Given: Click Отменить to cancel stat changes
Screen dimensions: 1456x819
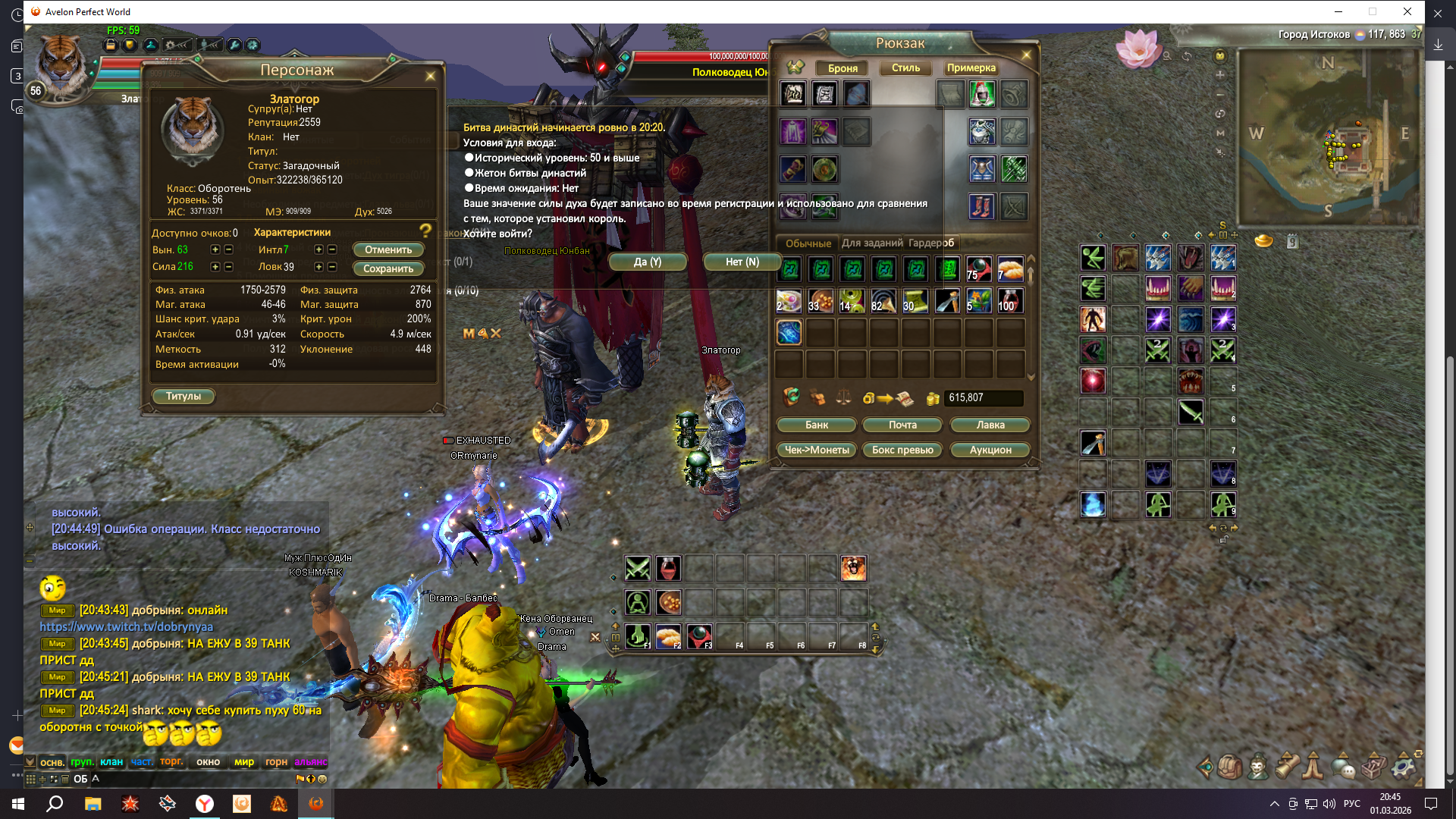Looking at the screenshot, I should point(388,249).
